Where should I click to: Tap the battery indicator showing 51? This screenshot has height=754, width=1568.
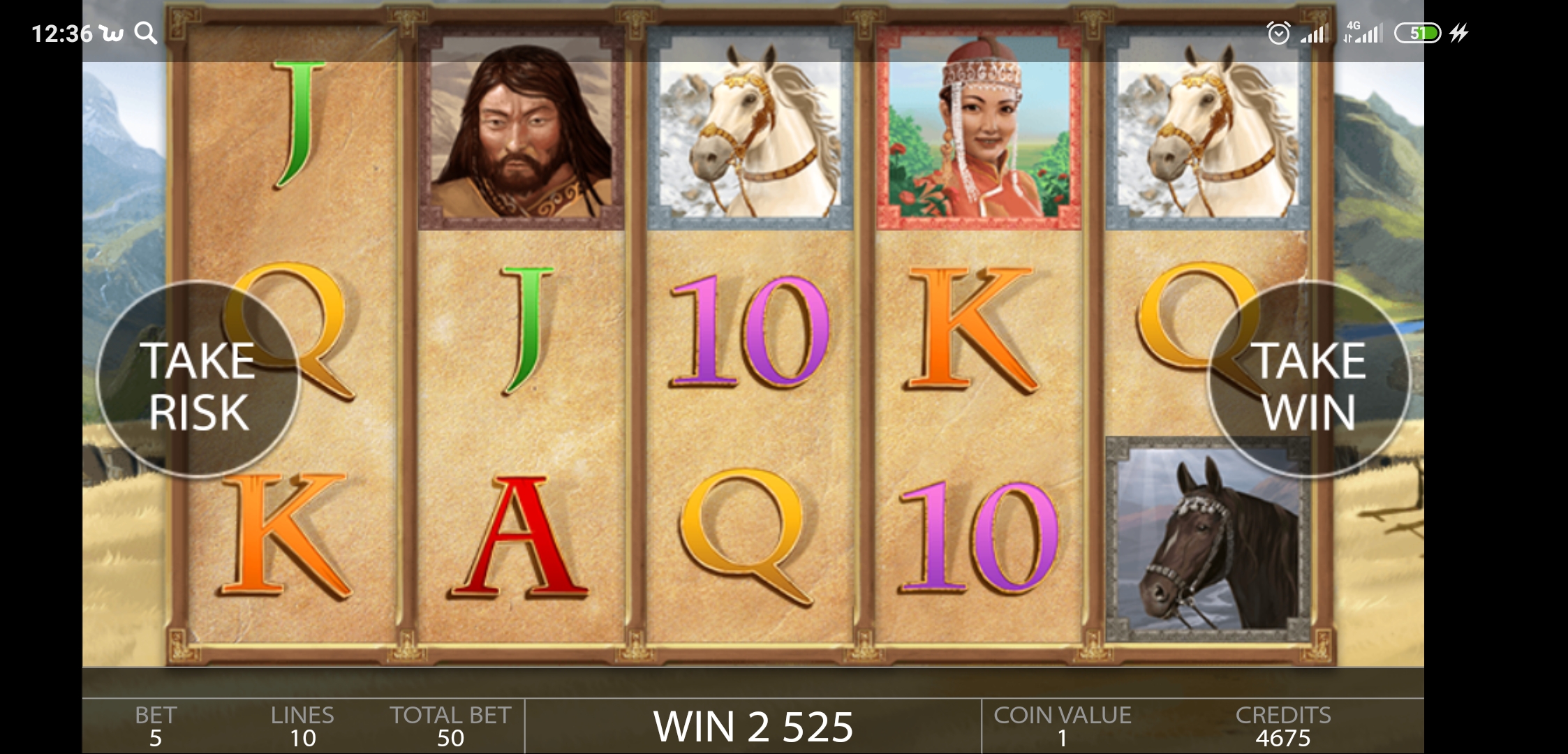1417,32
